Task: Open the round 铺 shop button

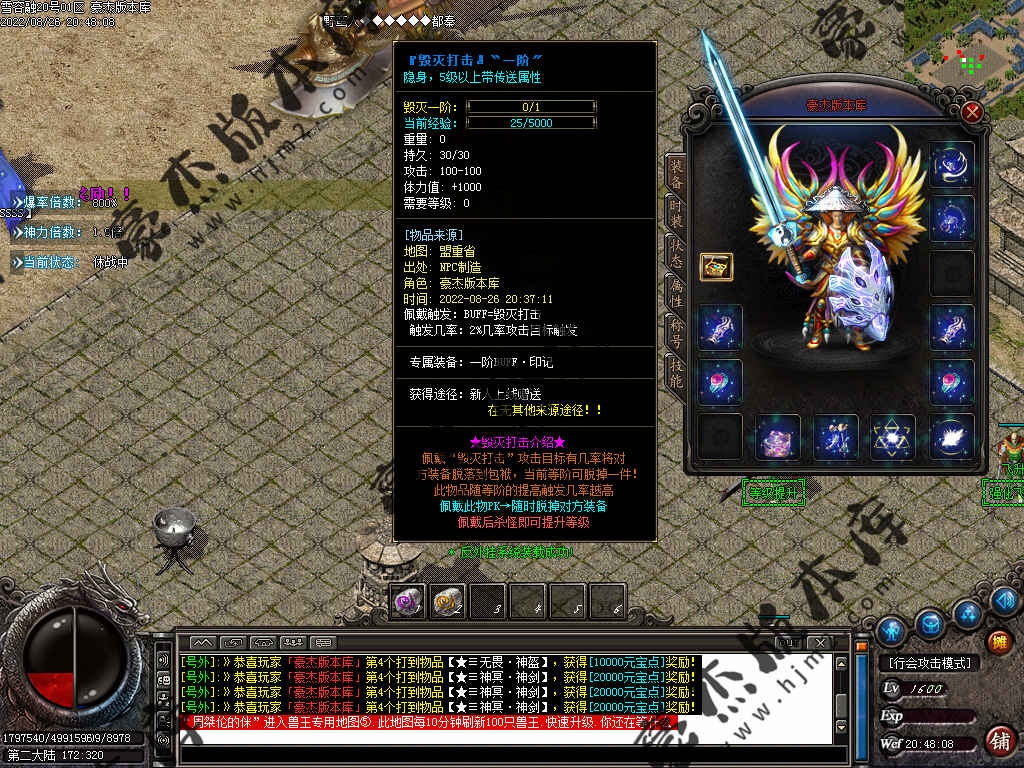Action: click(x=999, y=740)
